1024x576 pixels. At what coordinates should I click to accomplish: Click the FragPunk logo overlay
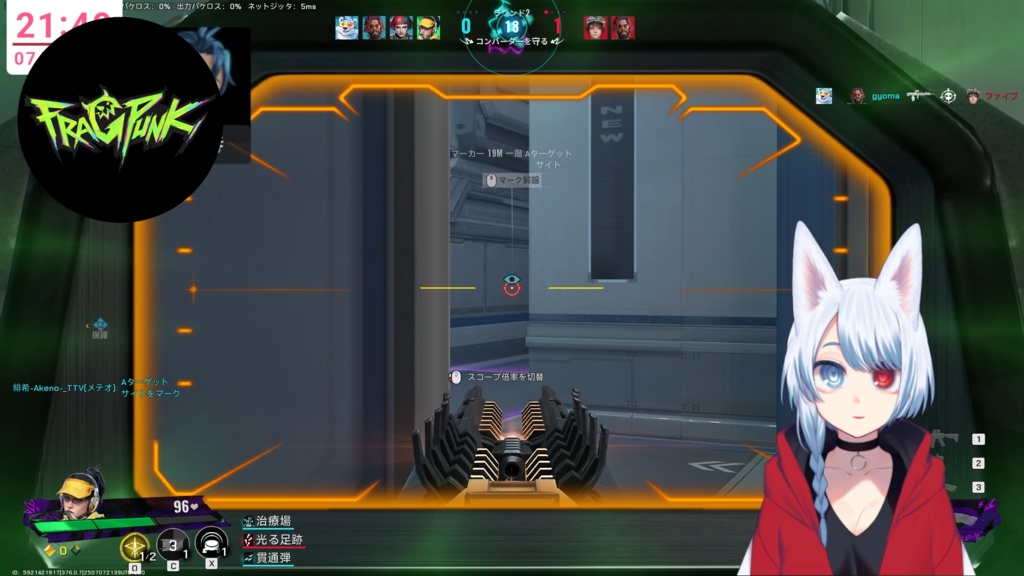[120, 120]
